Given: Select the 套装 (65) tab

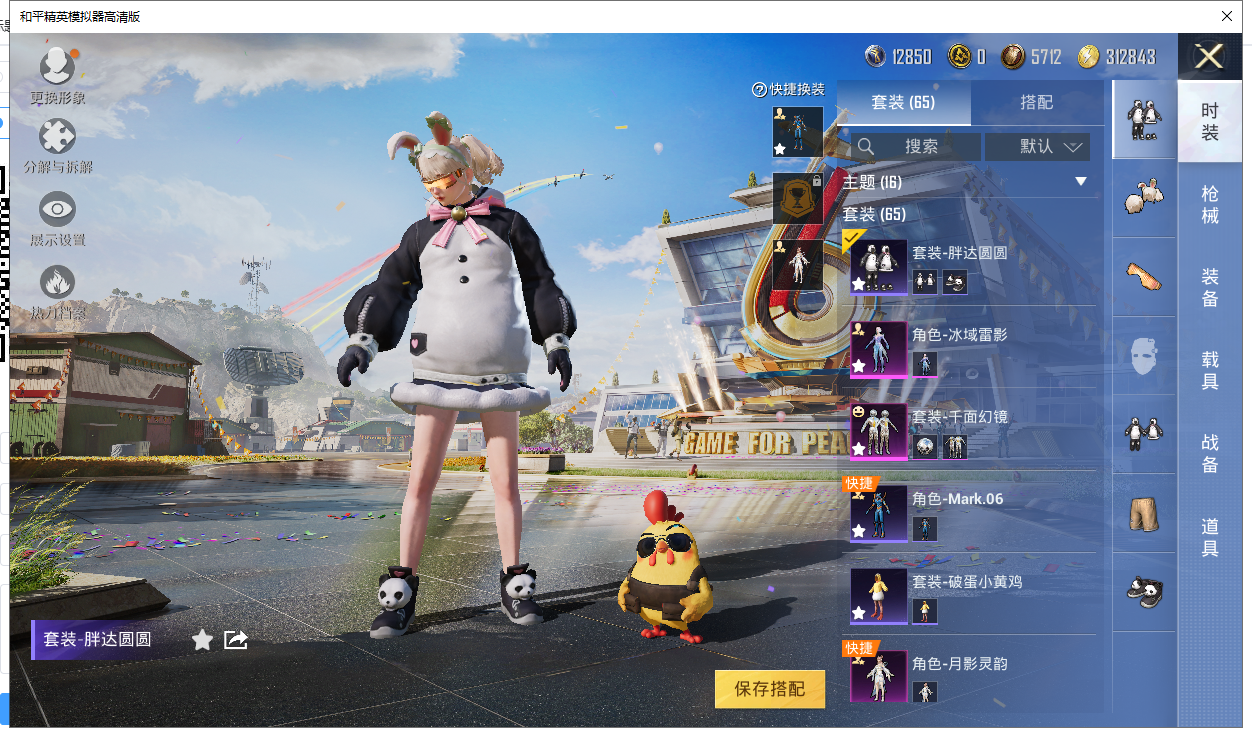Looking at the screenshot, I should click(902, 102).
